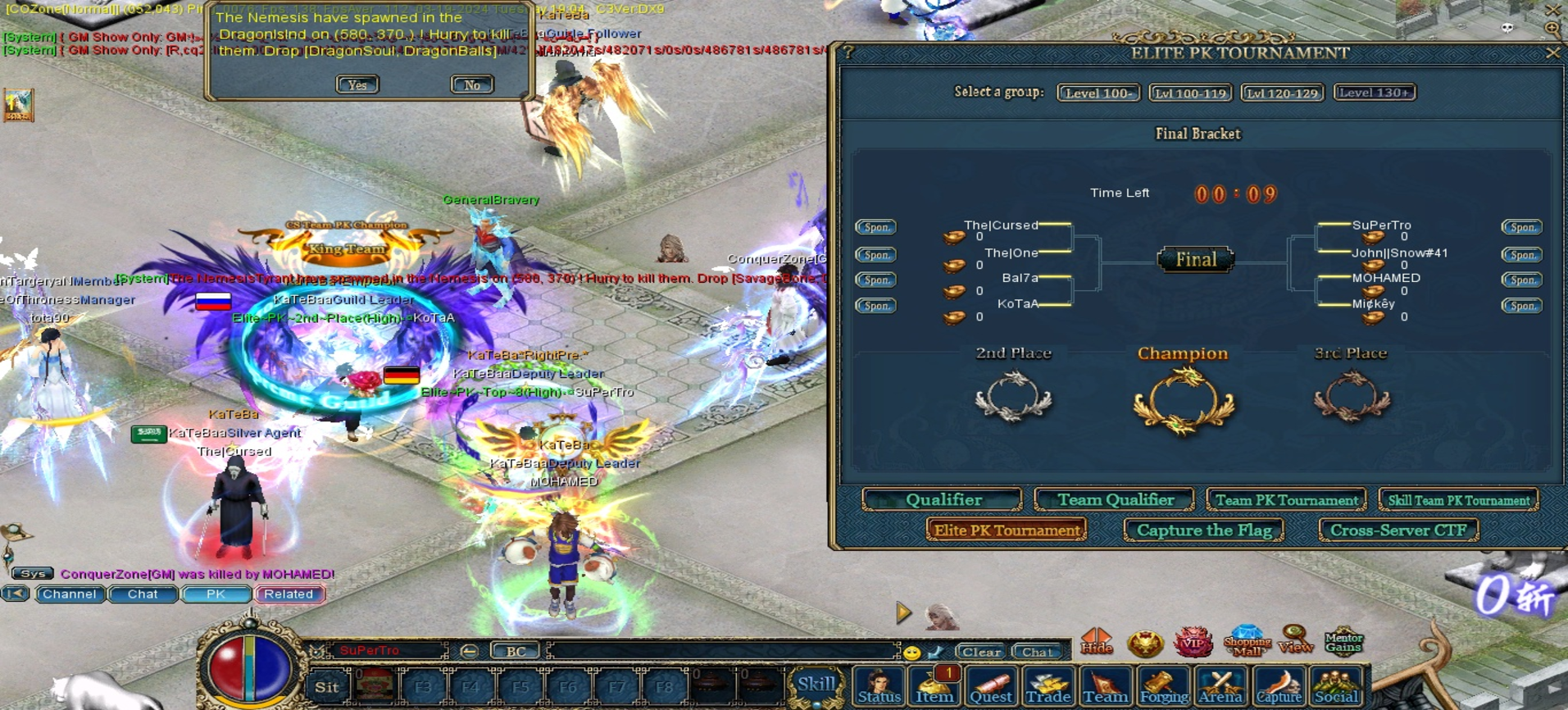Image resolution: width=1568 pixels, height=710 pixels.
Task: Open Cross-Server CTF
Action: [1398, 530]
